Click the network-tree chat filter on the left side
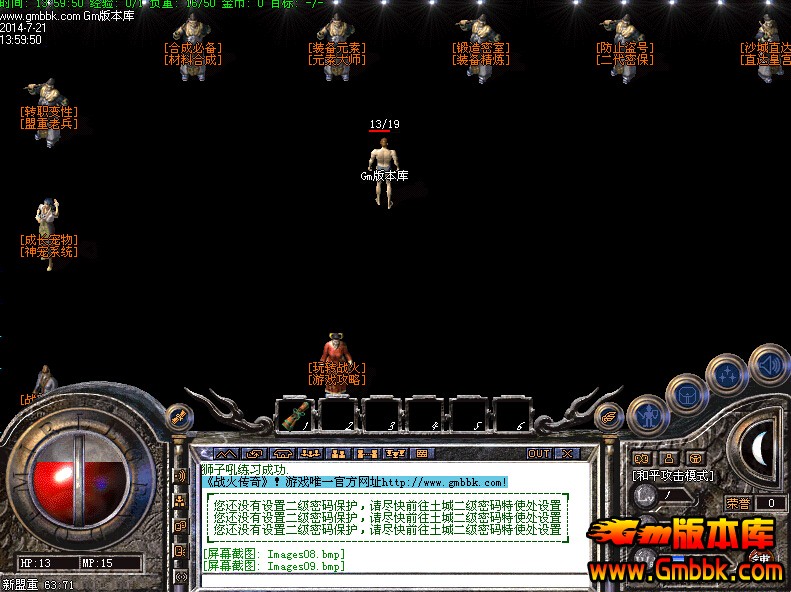 click(x=180, y=500)
